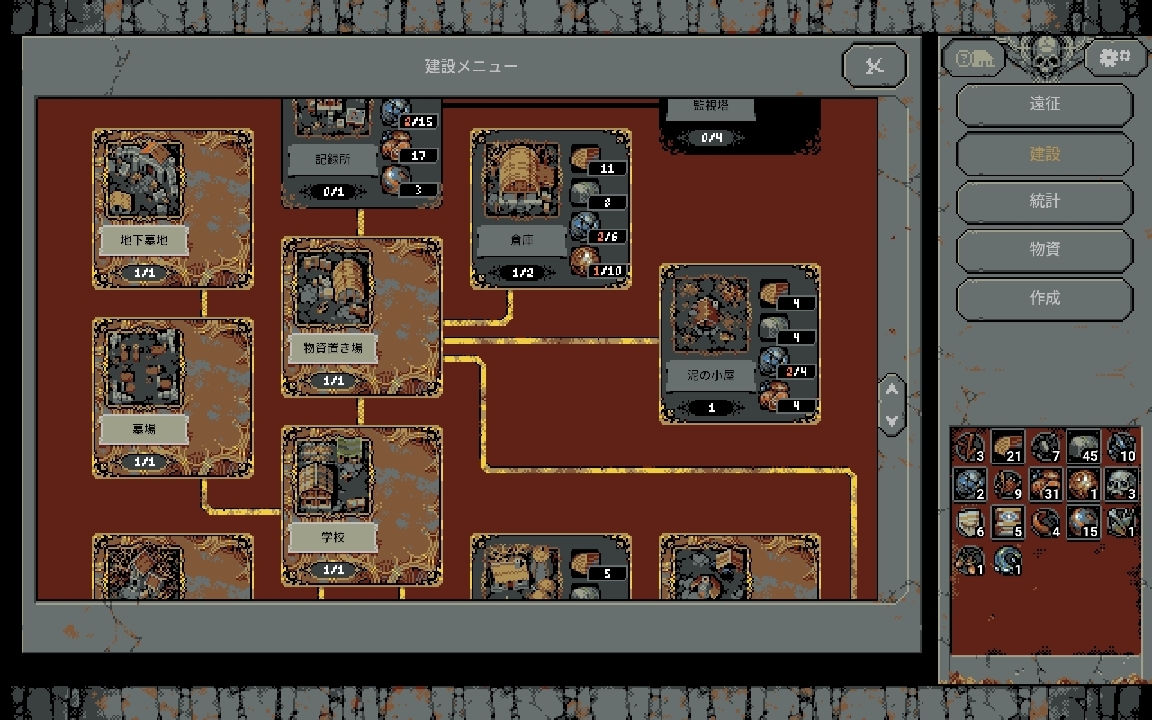Click the camp help button
Screen dimensions: 1152x720
tap(974, 58)
